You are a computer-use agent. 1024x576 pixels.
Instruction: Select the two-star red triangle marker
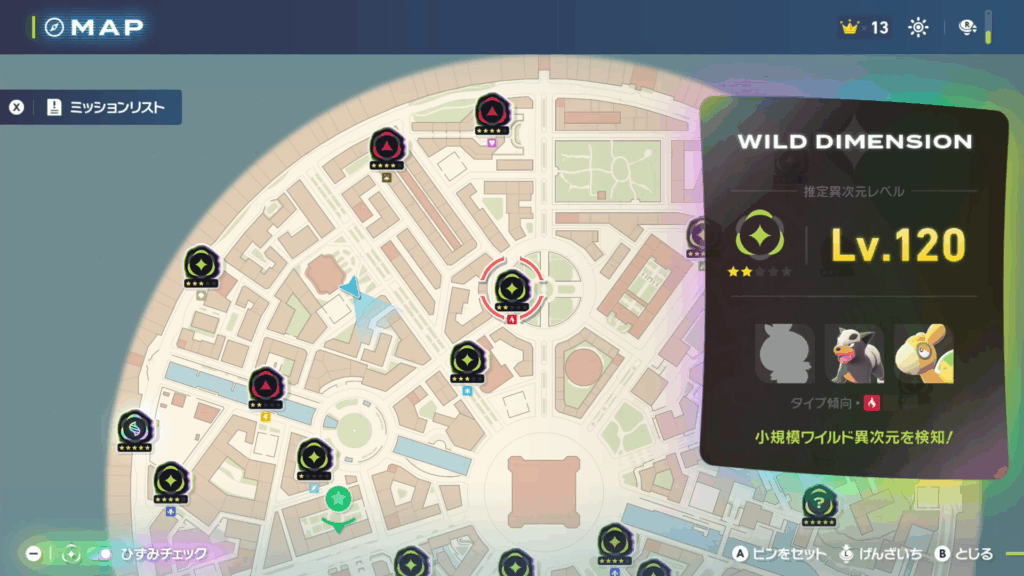(266, 385)
